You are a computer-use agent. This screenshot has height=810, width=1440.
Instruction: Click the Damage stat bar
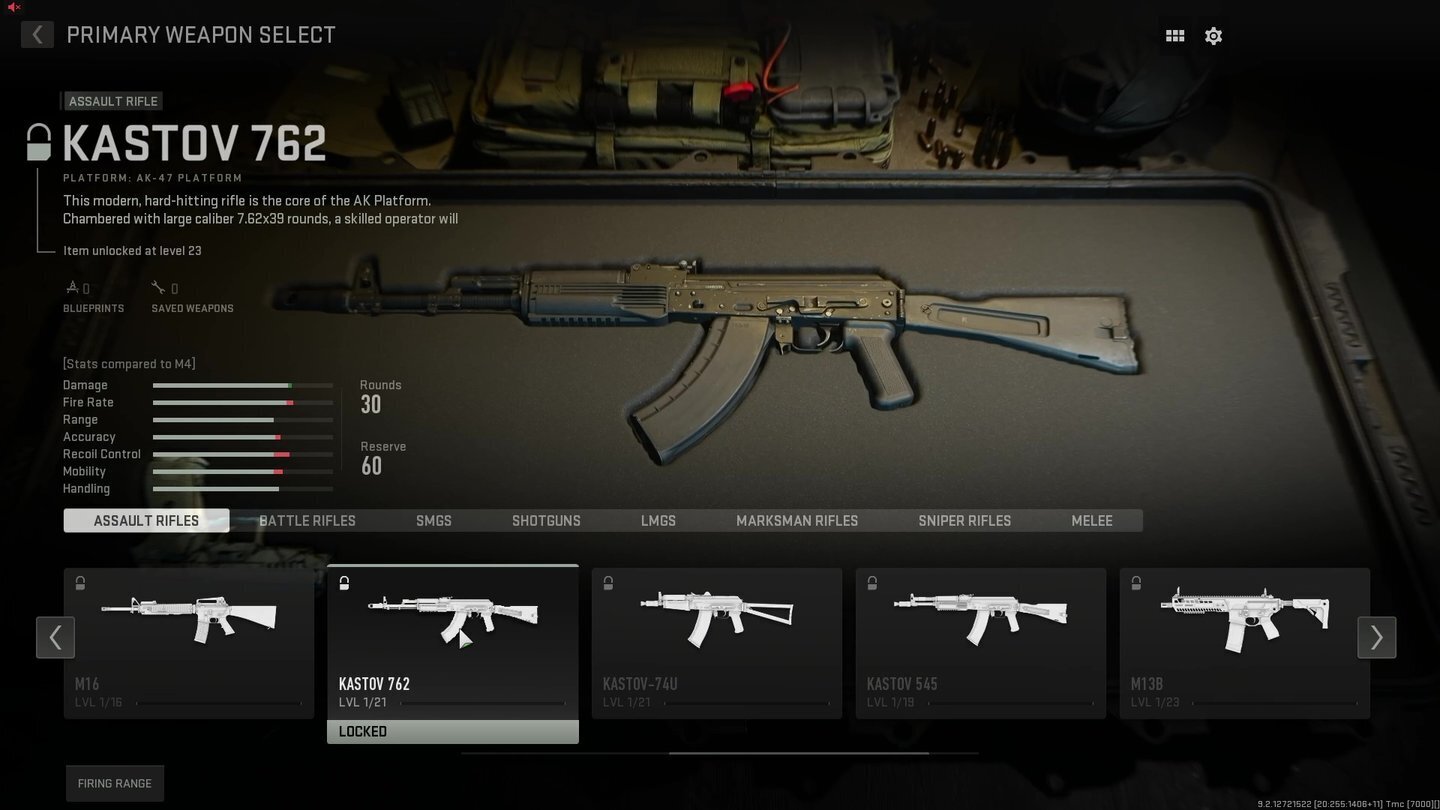(242, 385)
